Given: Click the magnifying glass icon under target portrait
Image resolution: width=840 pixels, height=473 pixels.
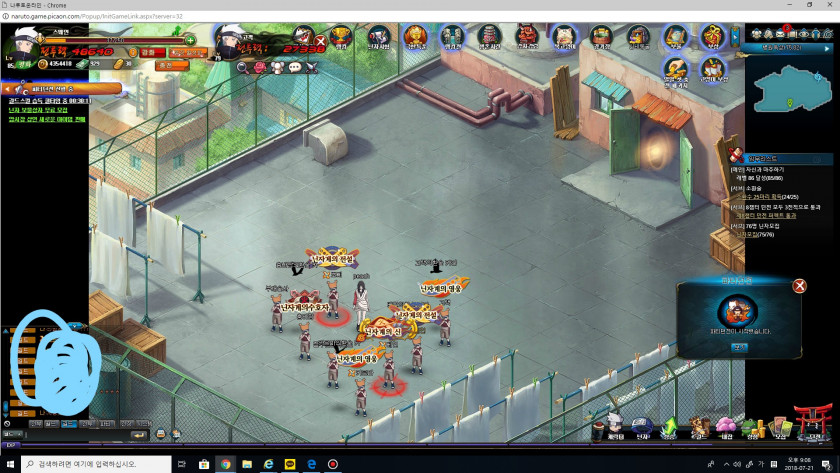Looking at the screenshot, I should (x=243, y=67).
